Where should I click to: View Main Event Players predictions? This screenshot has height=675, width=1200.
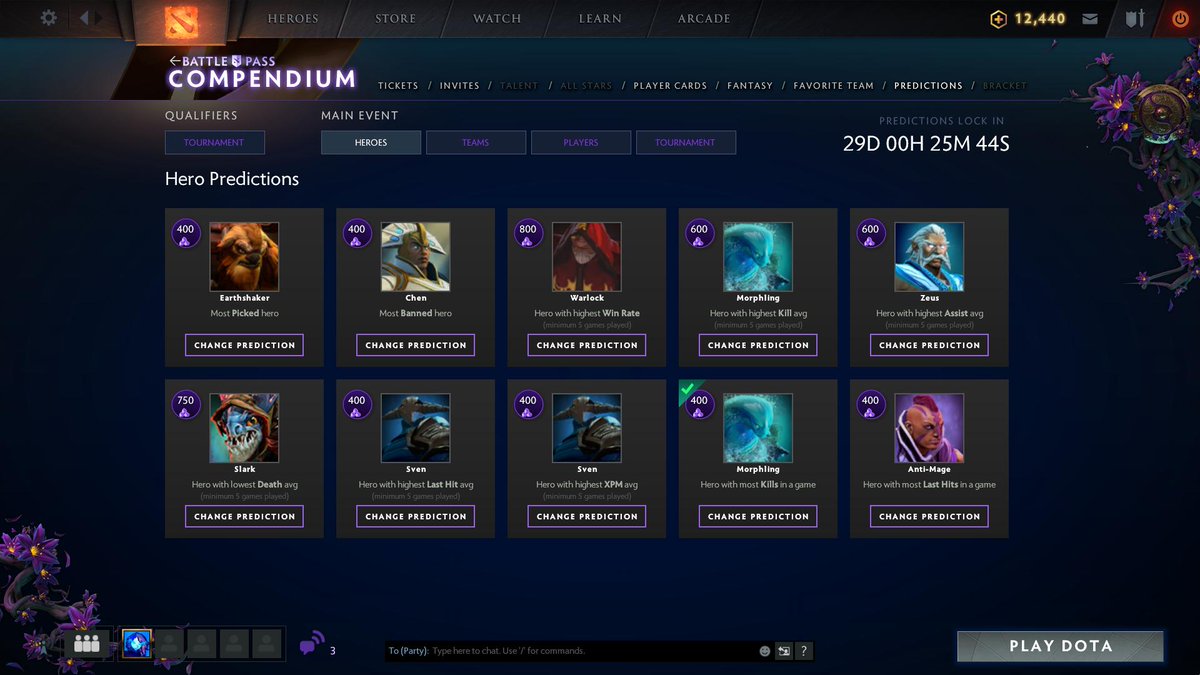[581, 143]
